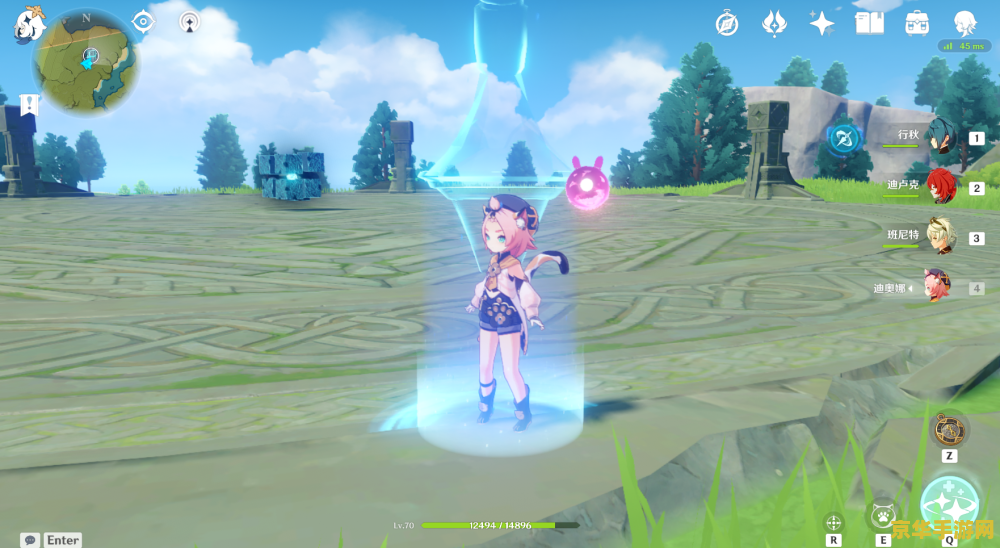Toggle the elemental sight eye icon
This screenshot has width=1000, height=548.
point(144,21)
